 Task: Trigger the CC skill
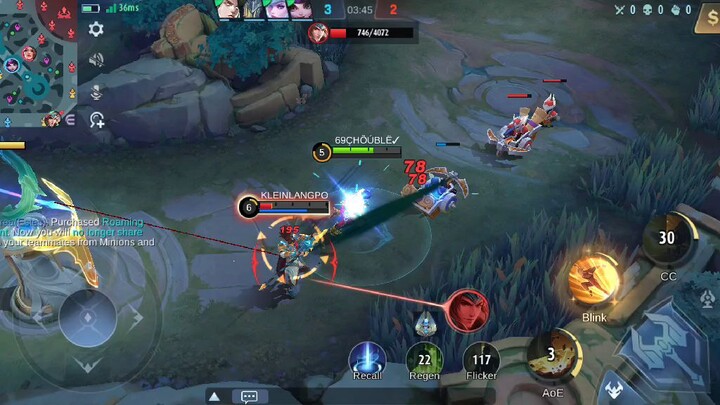[667, 239]
